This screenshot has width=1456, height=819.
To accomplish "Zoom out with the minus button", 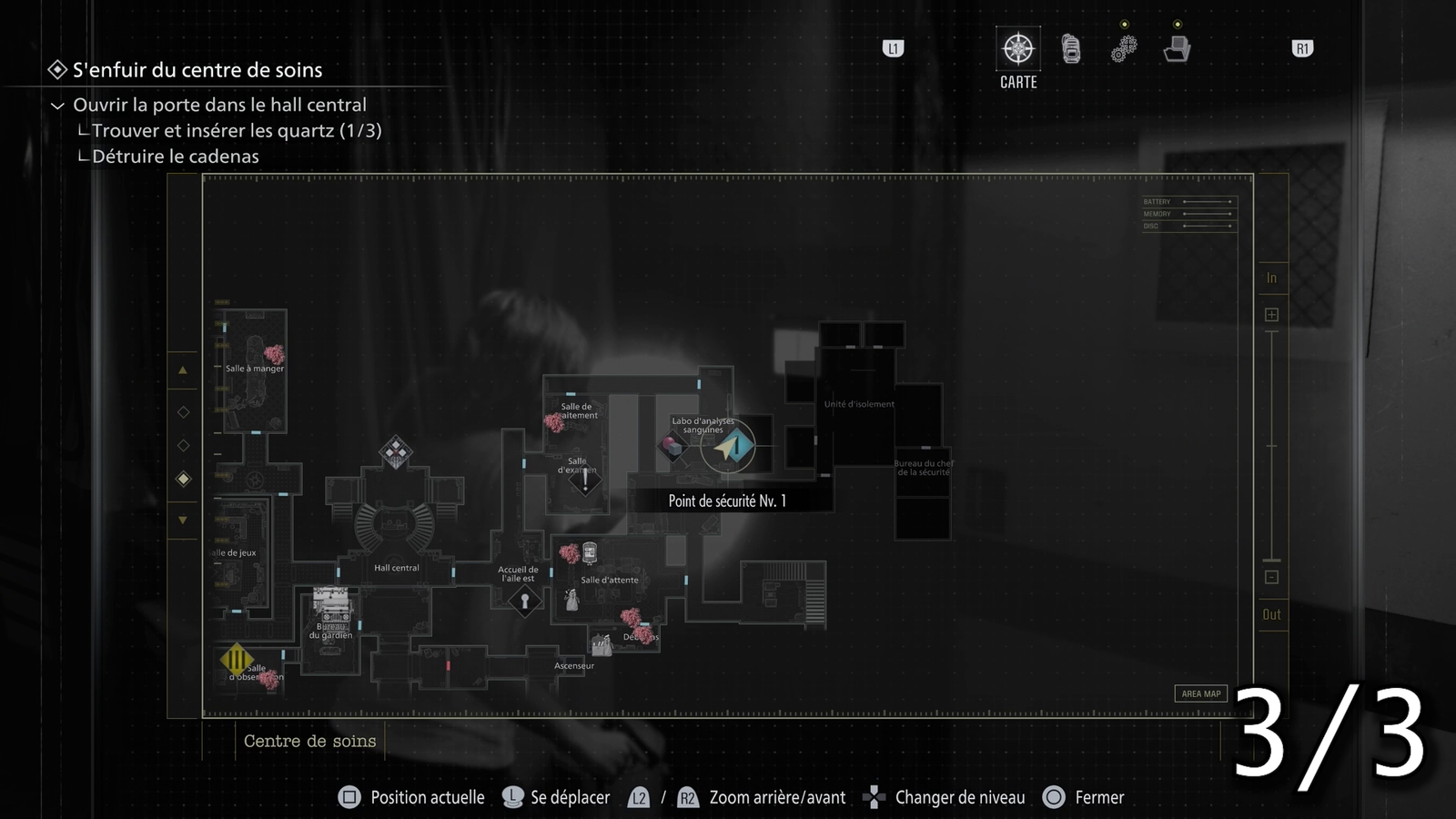I will click(1271, 577).
